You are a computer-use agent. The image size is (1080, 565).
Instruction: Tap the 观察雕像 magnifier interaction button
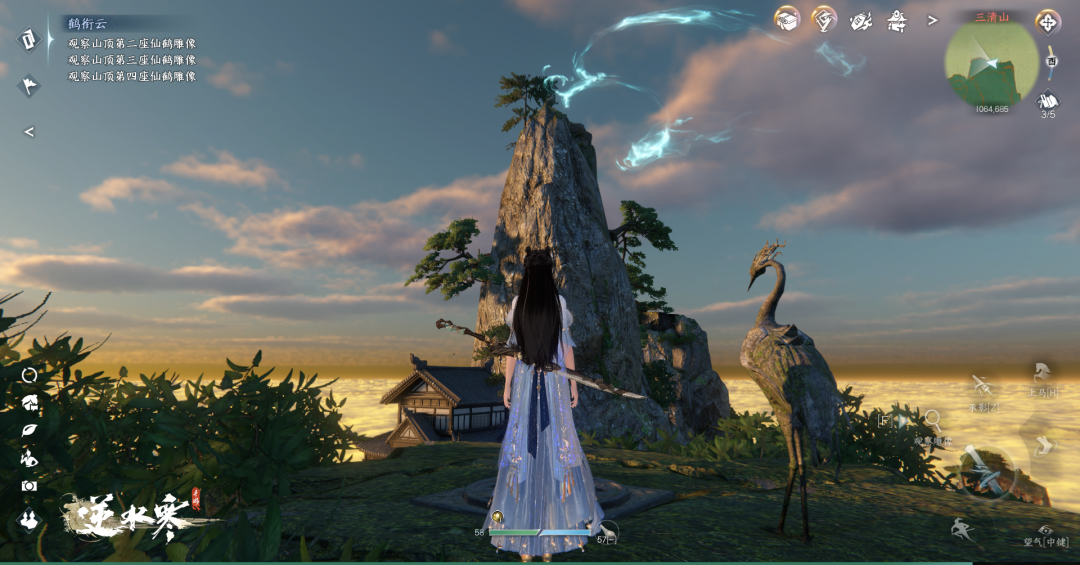click(932, 421)
